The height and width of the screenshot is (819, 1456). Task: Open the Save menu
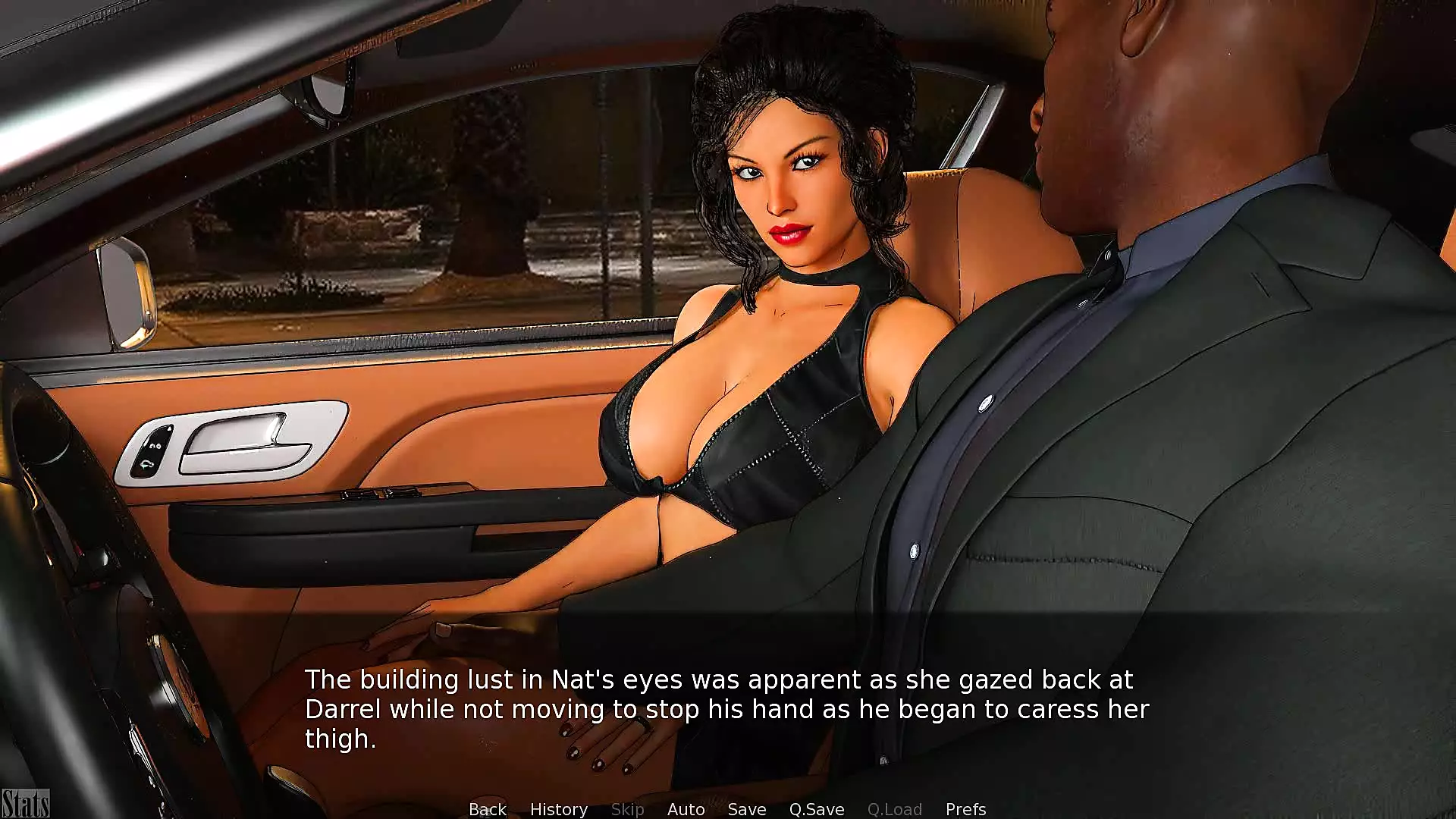coord(746,809)
